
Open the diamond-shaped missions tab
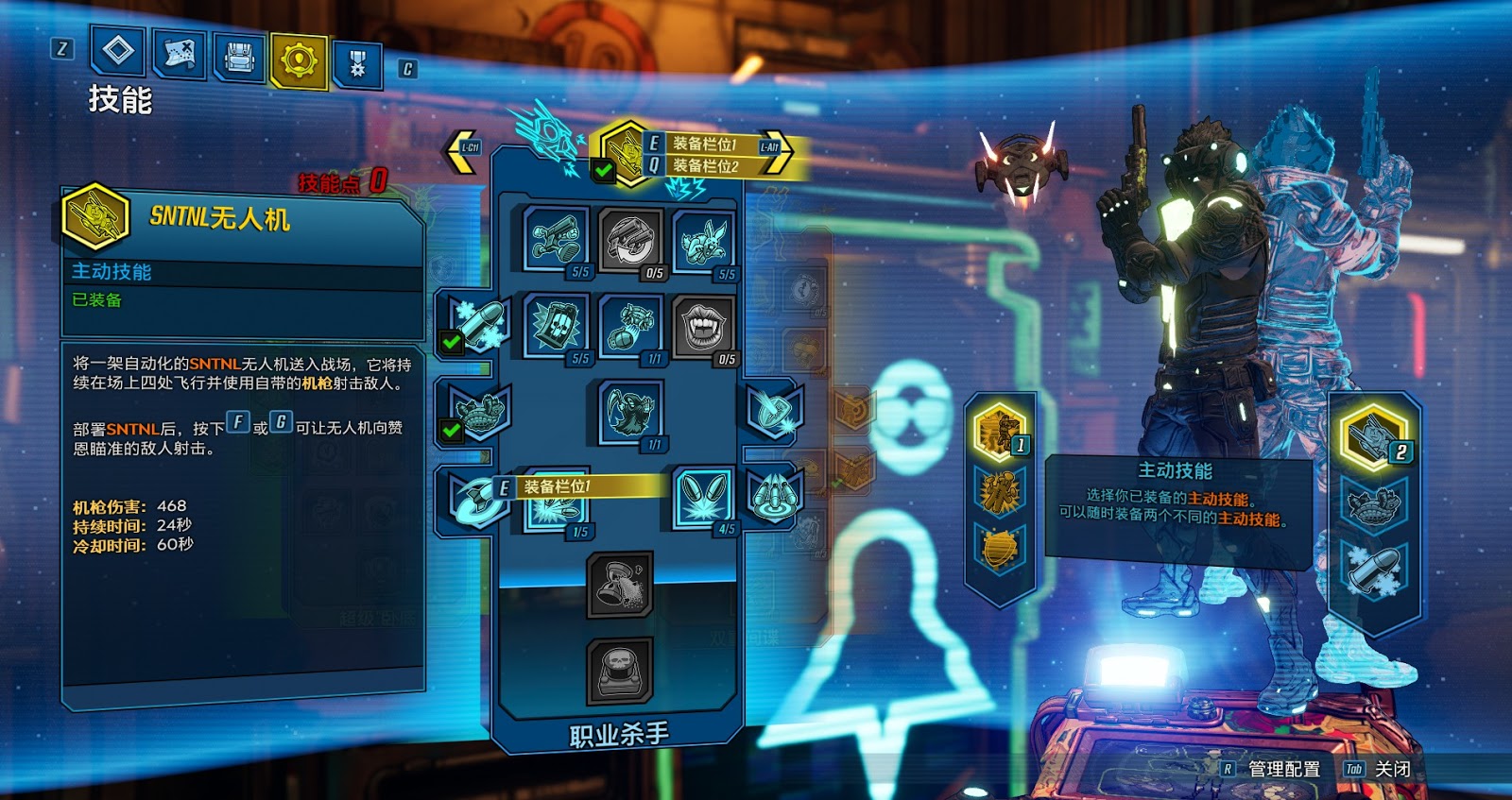pyautogui.click(x=118, y=49)
